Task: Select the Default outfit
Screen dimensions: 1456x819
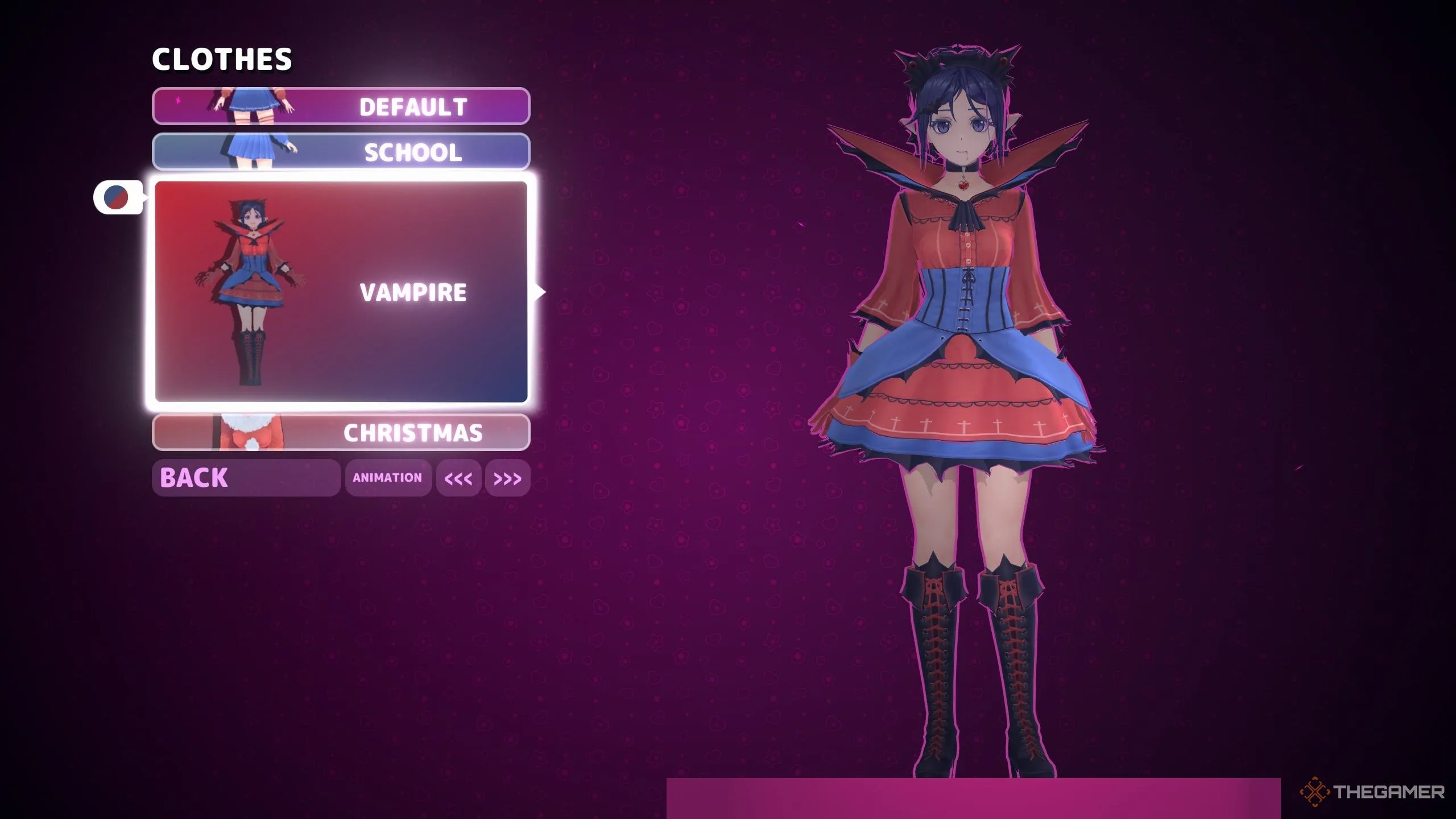Action: (x=341, y=106)
